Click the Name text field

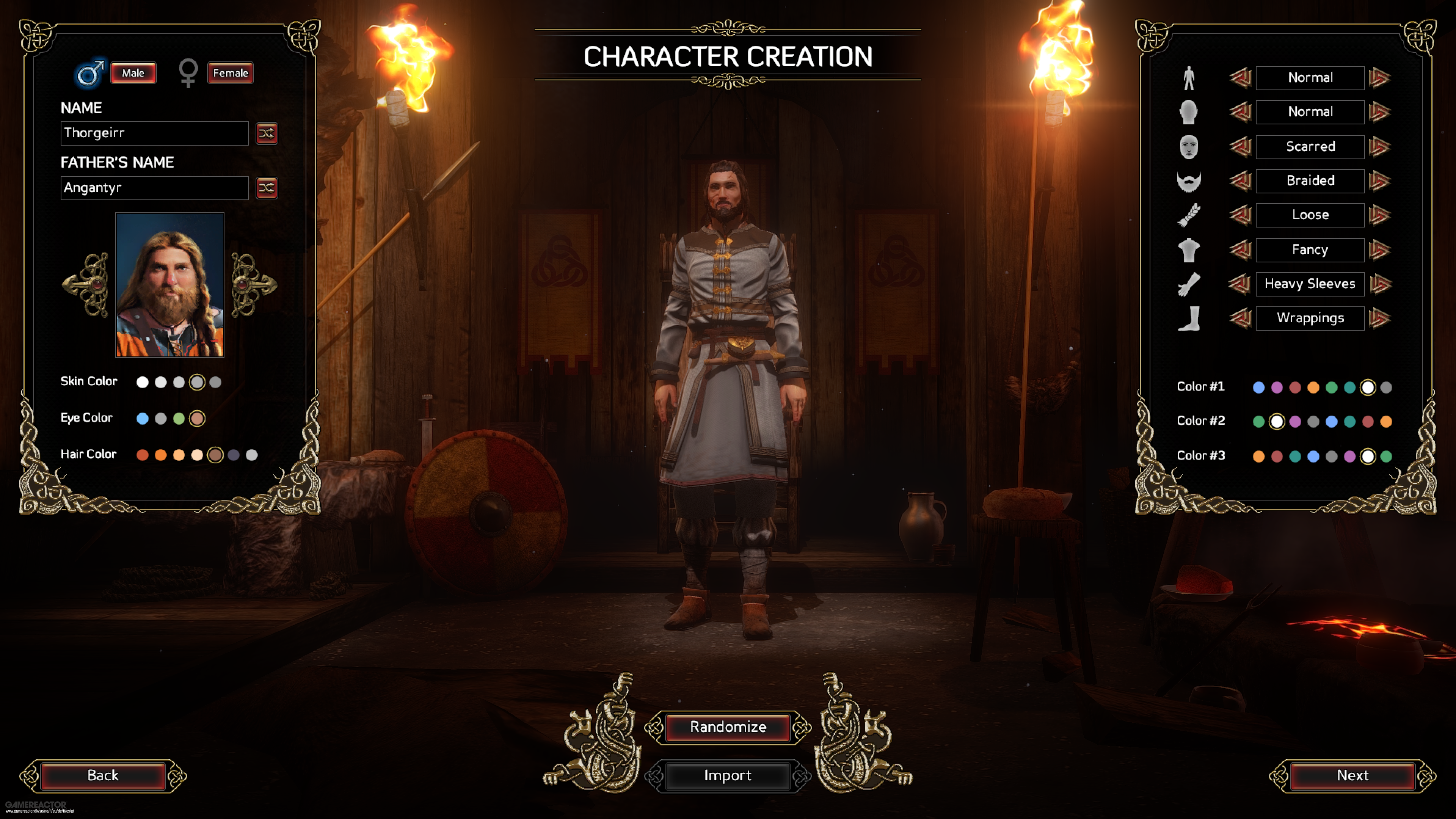154,133
